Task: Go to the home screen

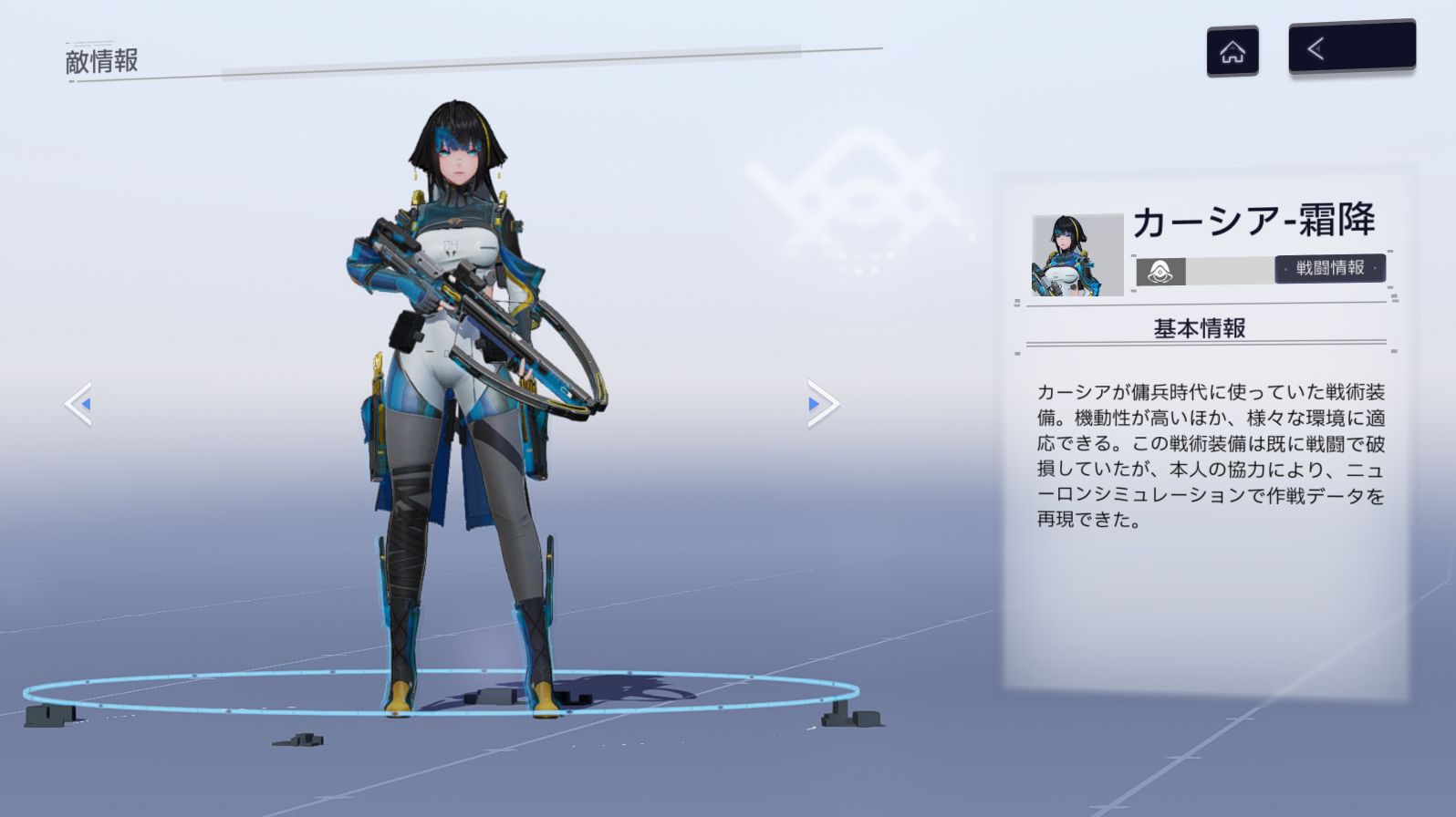Action: (x=1232, y=51)
